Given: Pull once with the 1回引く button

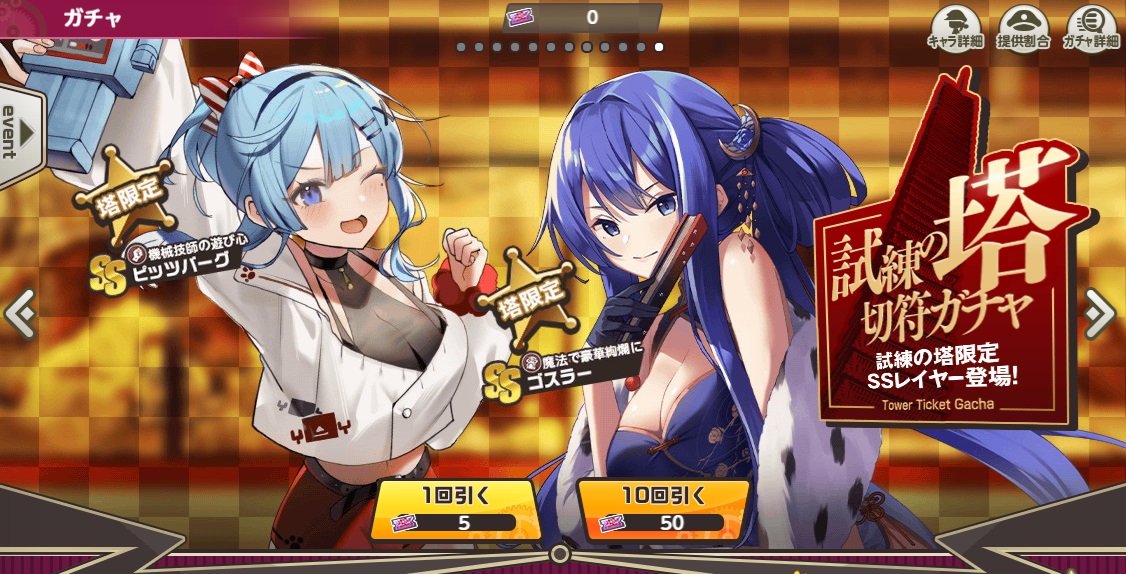Looking at the screenshot, I should pyautogui.click(x=456, y=508).
